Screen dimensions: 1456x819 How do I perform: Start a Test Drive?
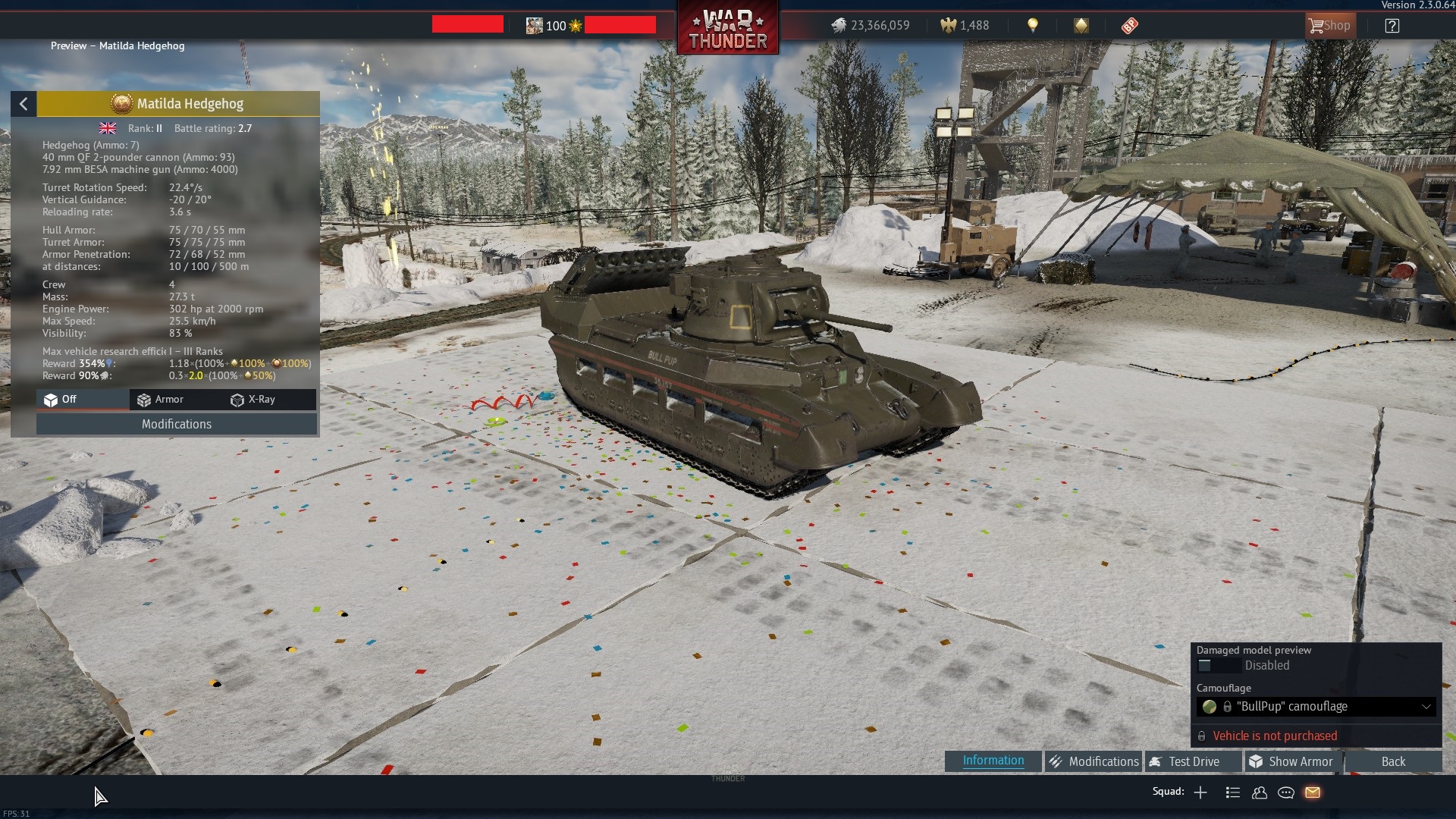click(x=1192, y=761)
